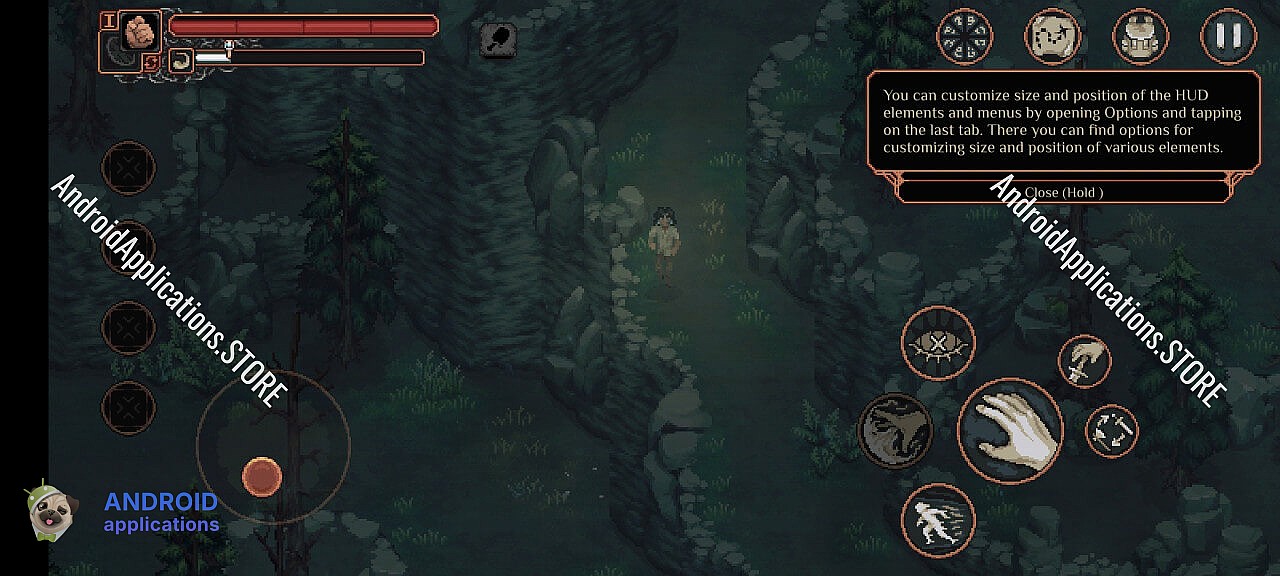Tap the open hand interact button
This screenshot has height=576, width=1280.
pos(1010,430)
